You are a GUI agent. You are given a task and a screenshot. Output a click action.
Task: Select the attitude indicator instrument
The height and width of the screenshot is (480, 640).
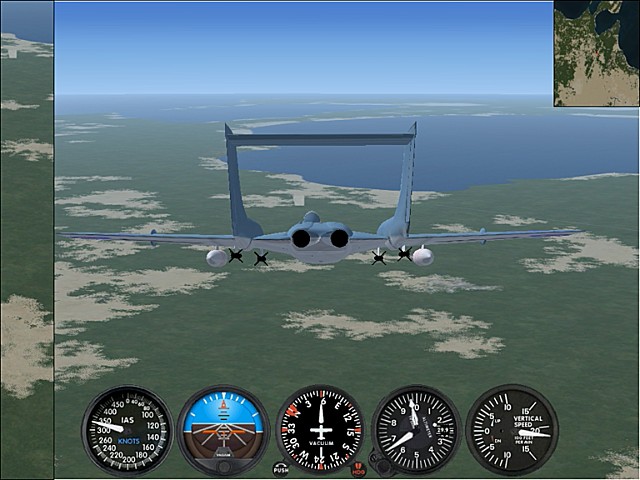pyautogui.click(x=223, y=430)
